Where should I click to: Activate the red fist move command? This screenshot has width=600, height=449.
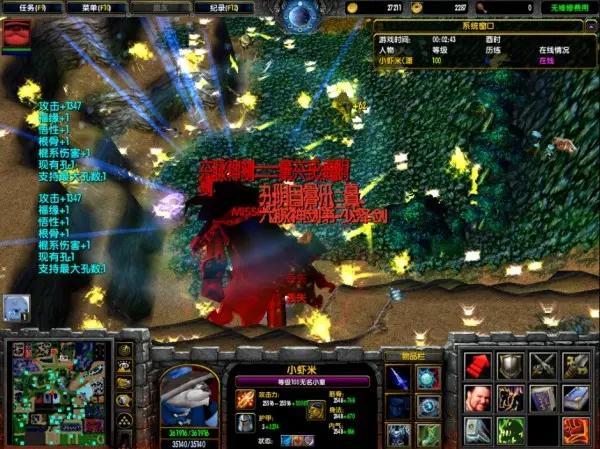tap(477, 366)
